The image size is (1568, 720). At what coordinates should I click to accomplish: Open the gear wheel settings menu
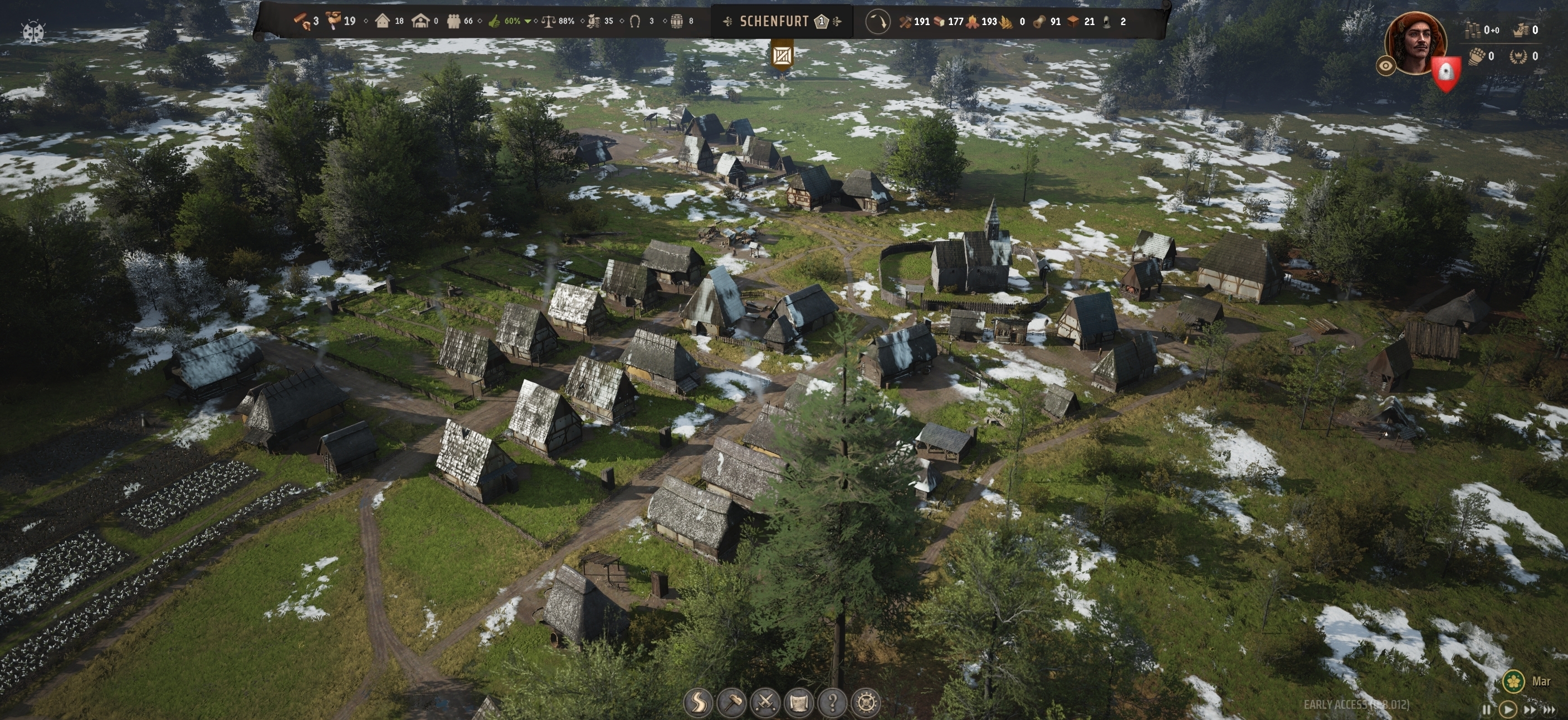866,702
